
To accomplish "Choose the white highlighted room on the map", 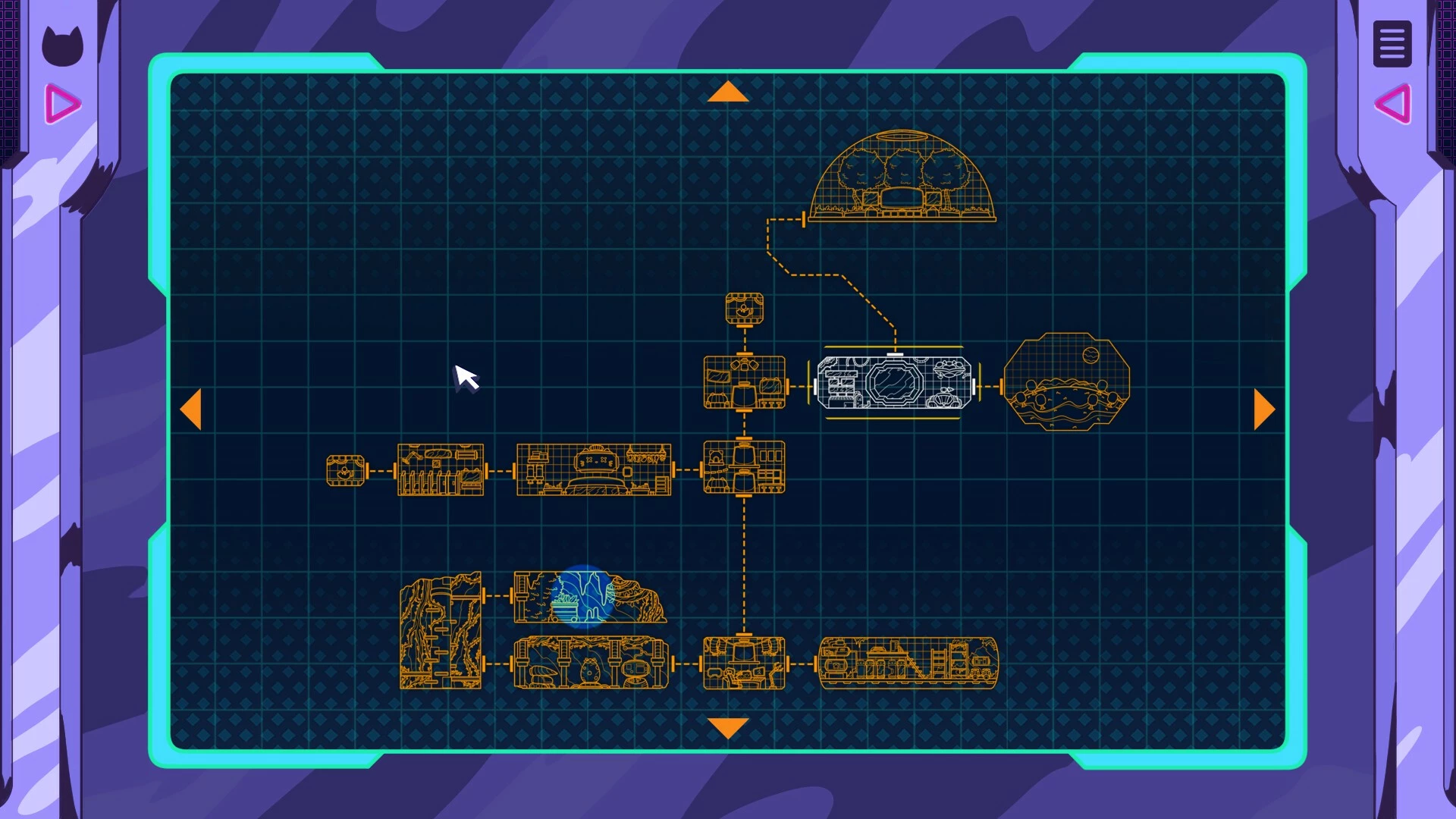I will (x=894, y=383).
